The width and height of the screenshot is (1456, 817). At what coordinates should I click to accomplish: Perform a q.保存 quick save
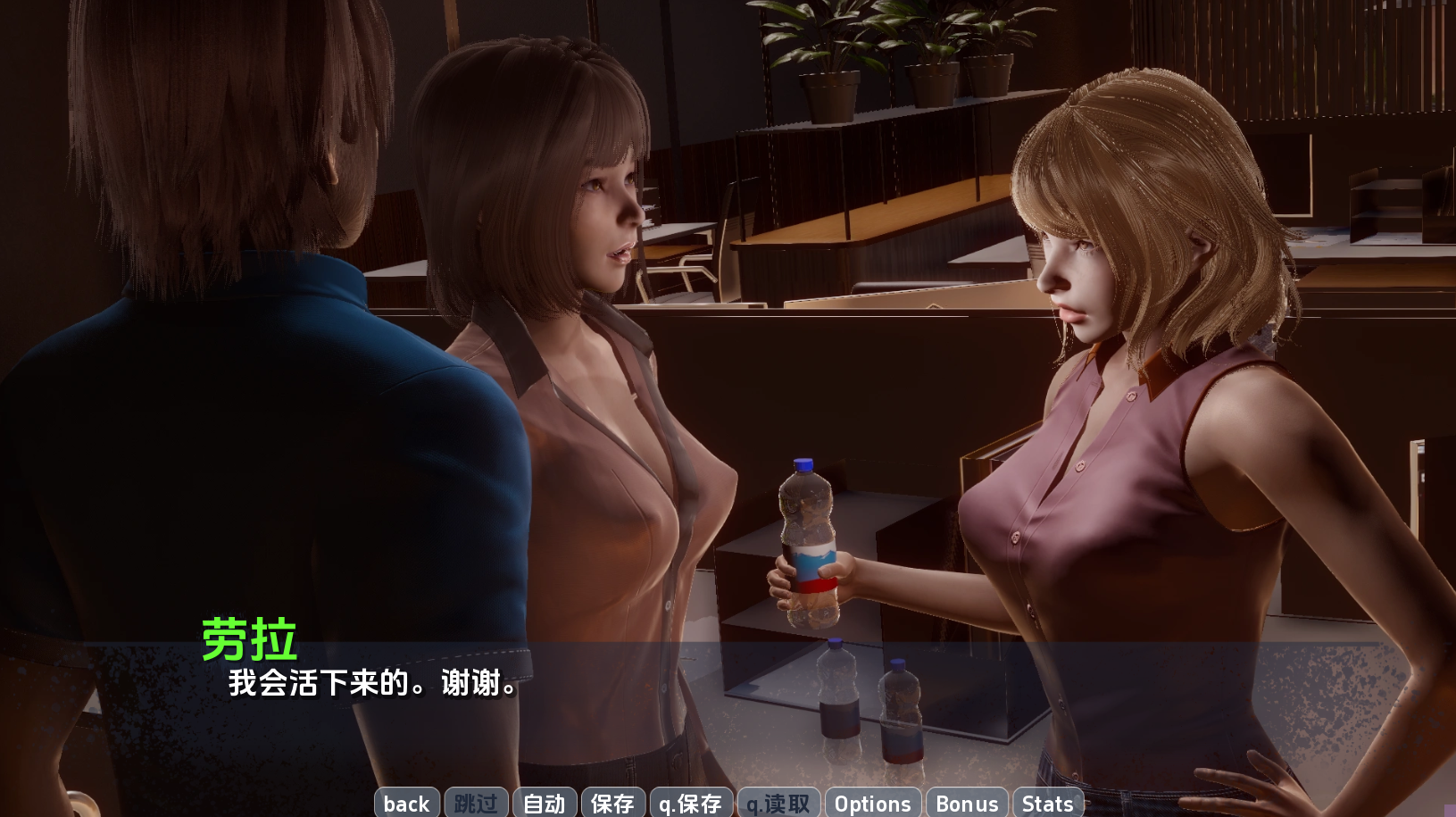pyautogui.click(x=690, y=804)
